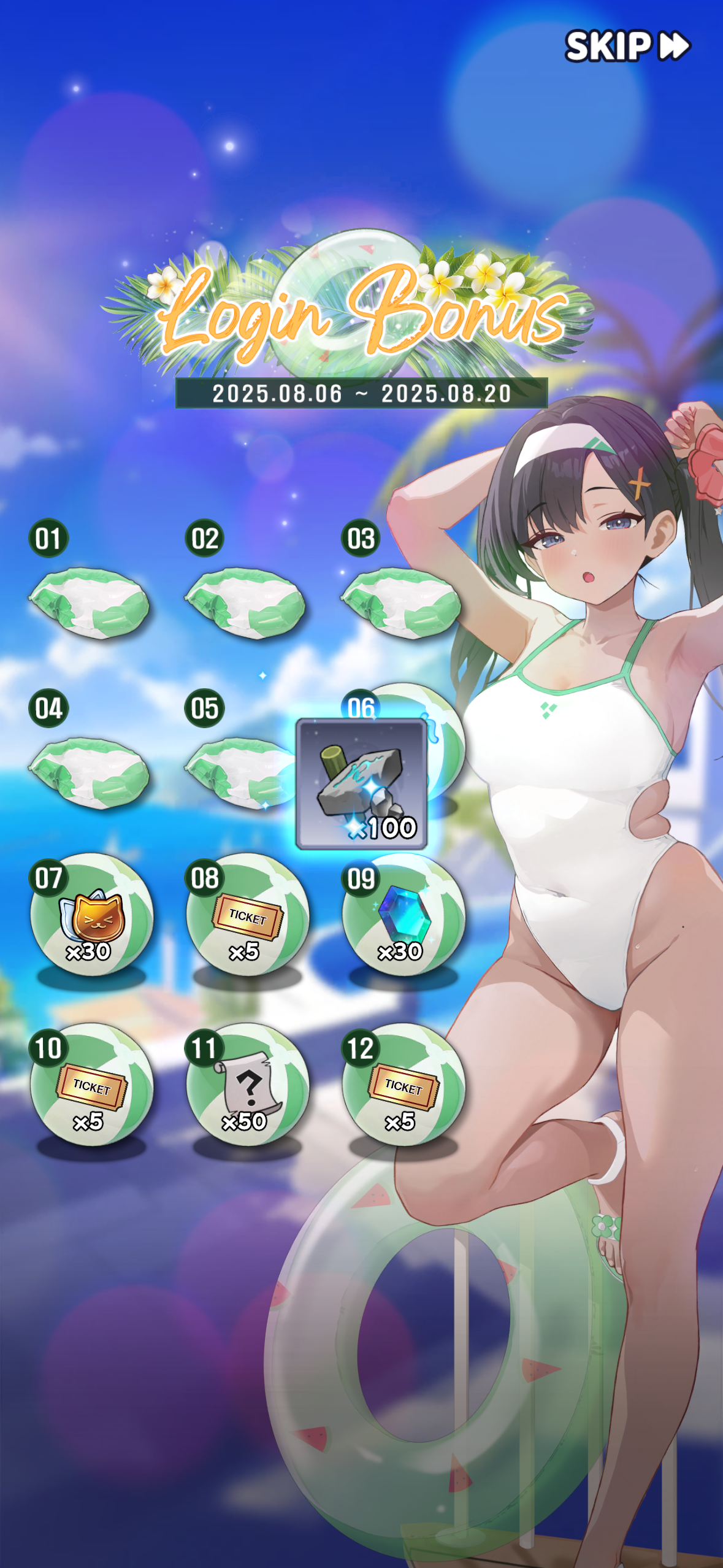This screenshot has width=723, height=1568.
Task: Skip the login bonus animation
Action: coord(627,46)
